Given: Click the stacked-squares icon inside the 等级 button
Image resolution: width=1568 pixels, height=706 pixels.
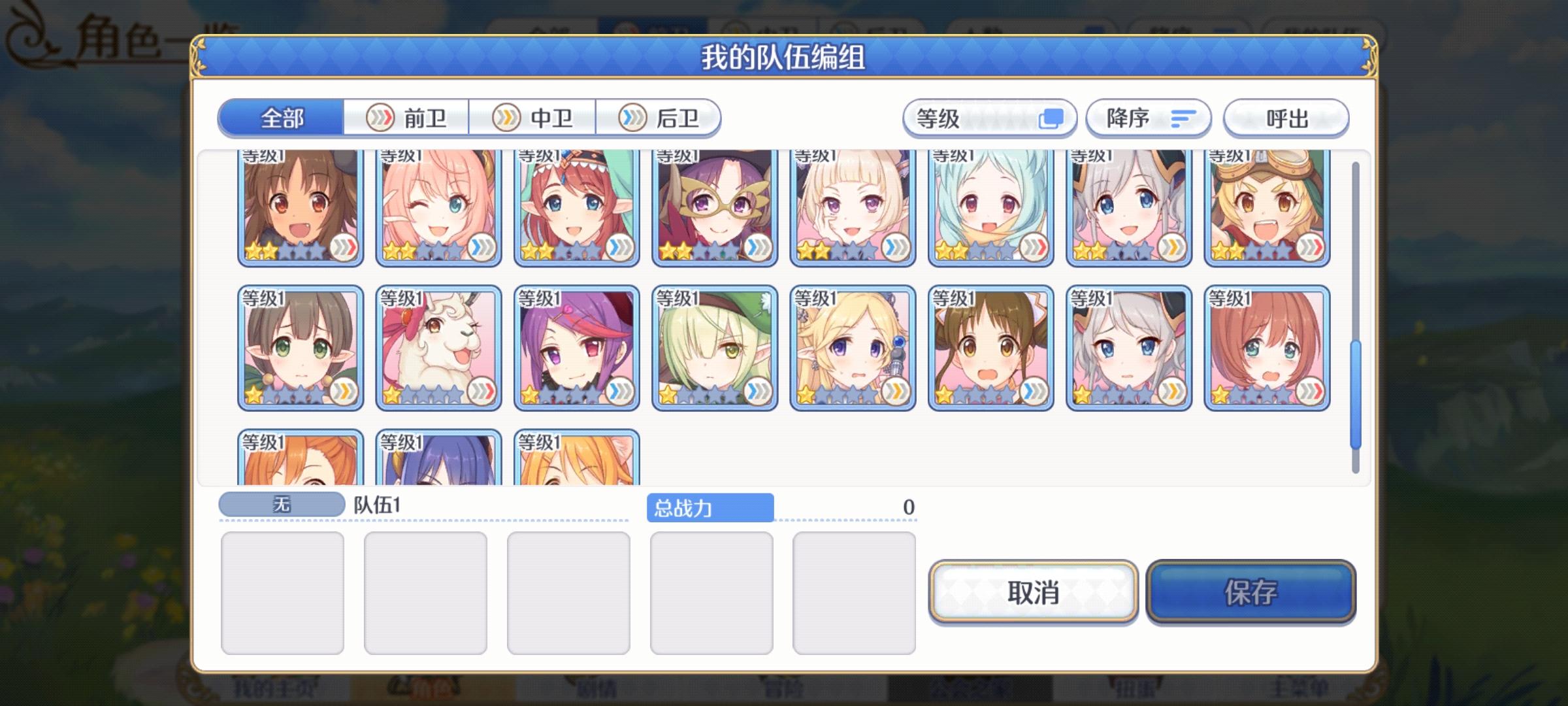Looking at the screenshot, I should 1053,118.
